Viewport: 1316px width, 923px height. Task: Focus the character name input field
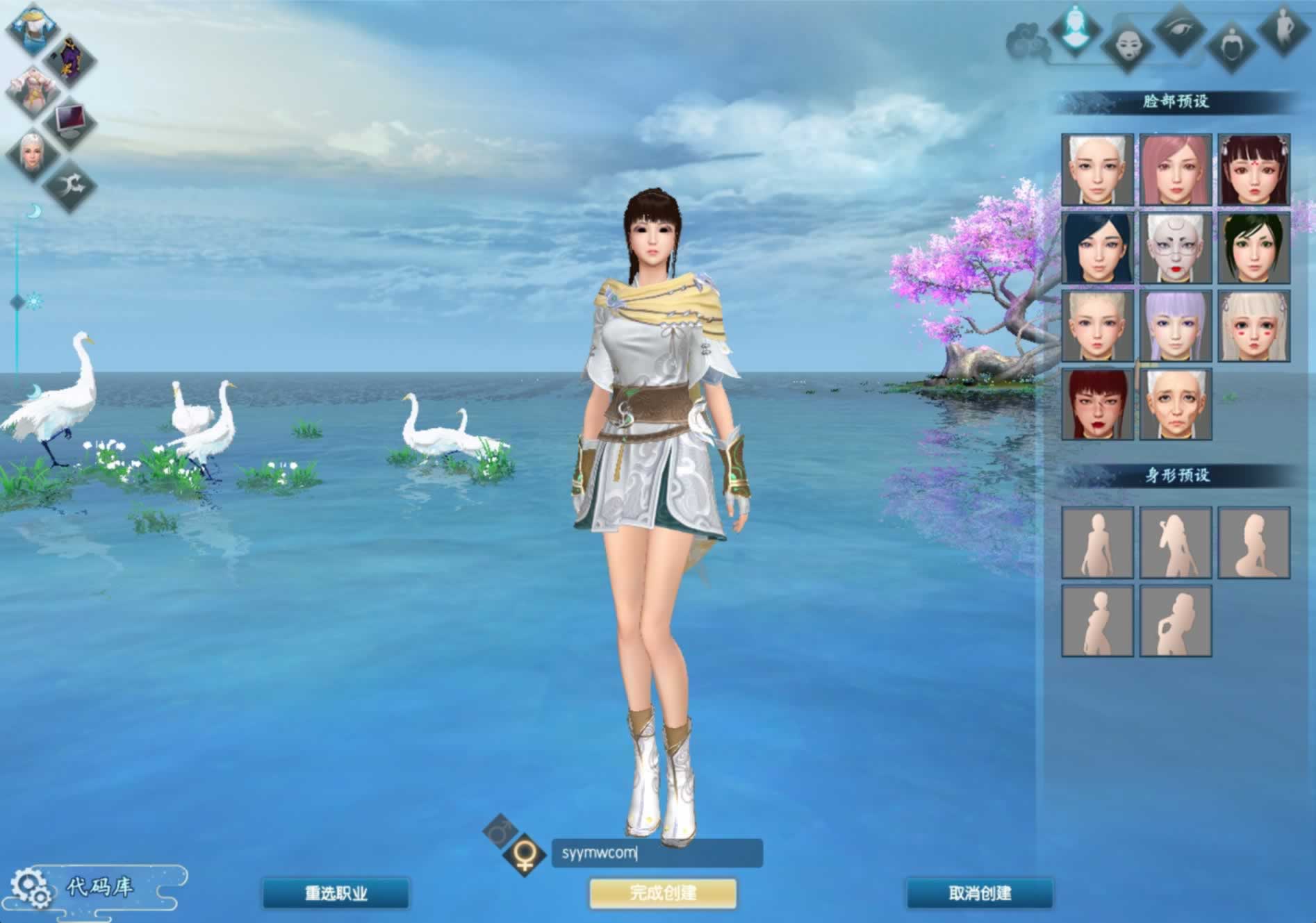(657, 853)
